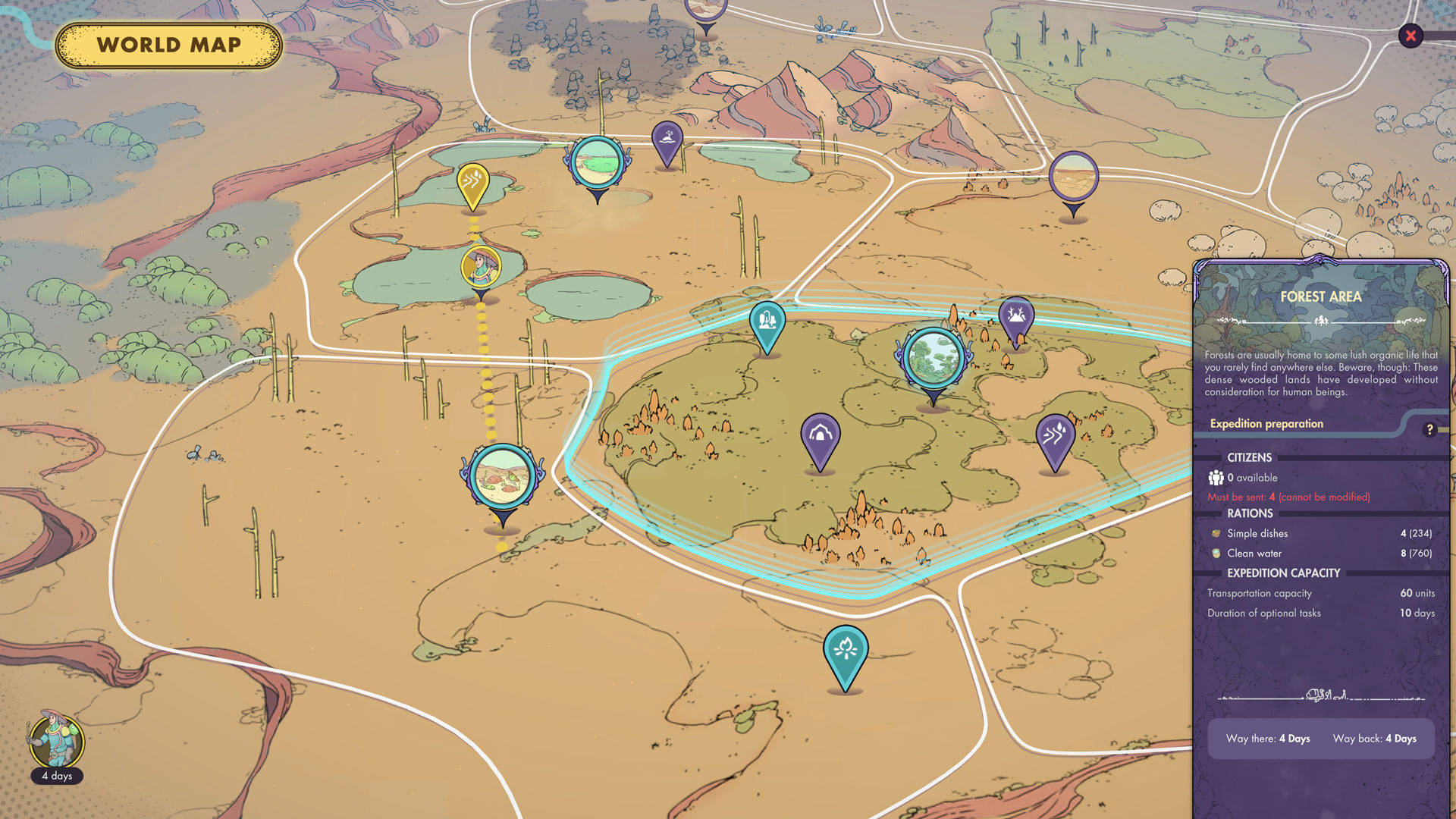Choose the teal trees marker pin
Image resolution: width=1456 pixels, height=819 pixels.
767,322
